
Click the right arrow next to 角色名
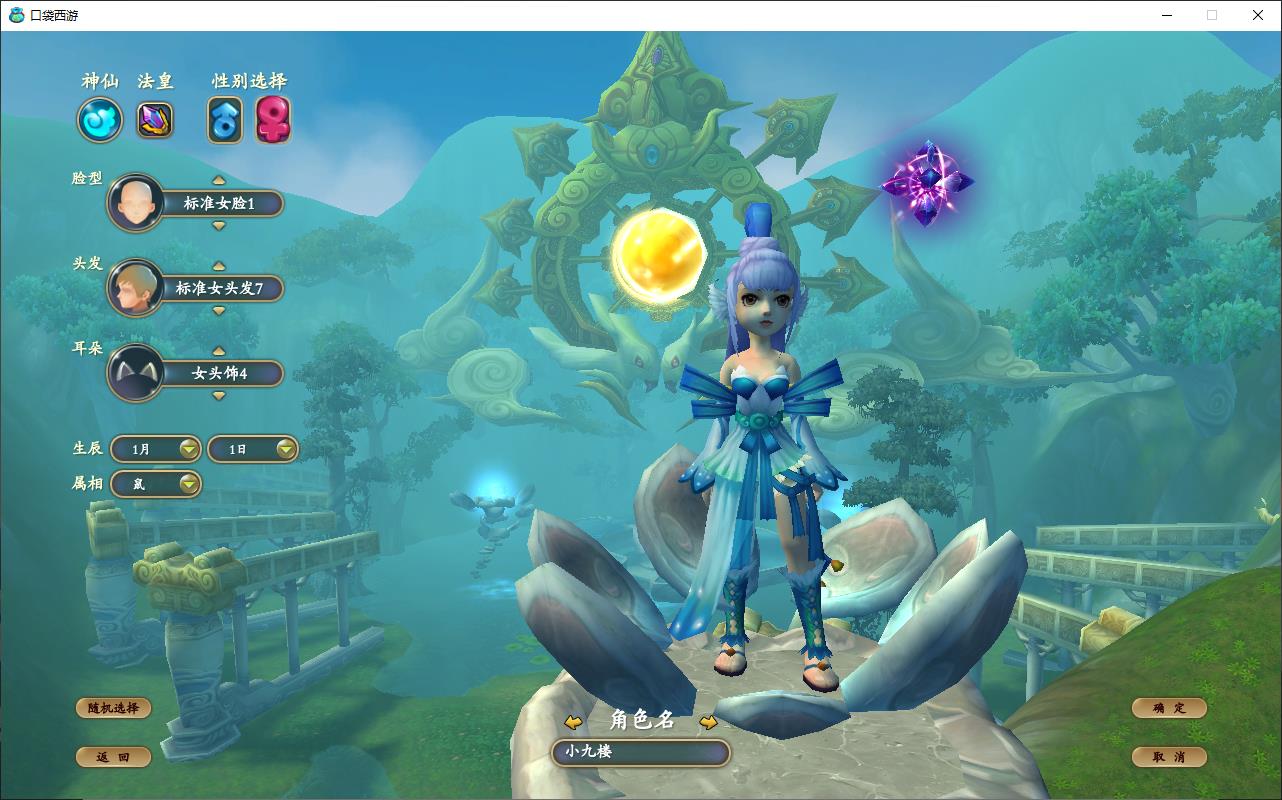tap(708, 722)
